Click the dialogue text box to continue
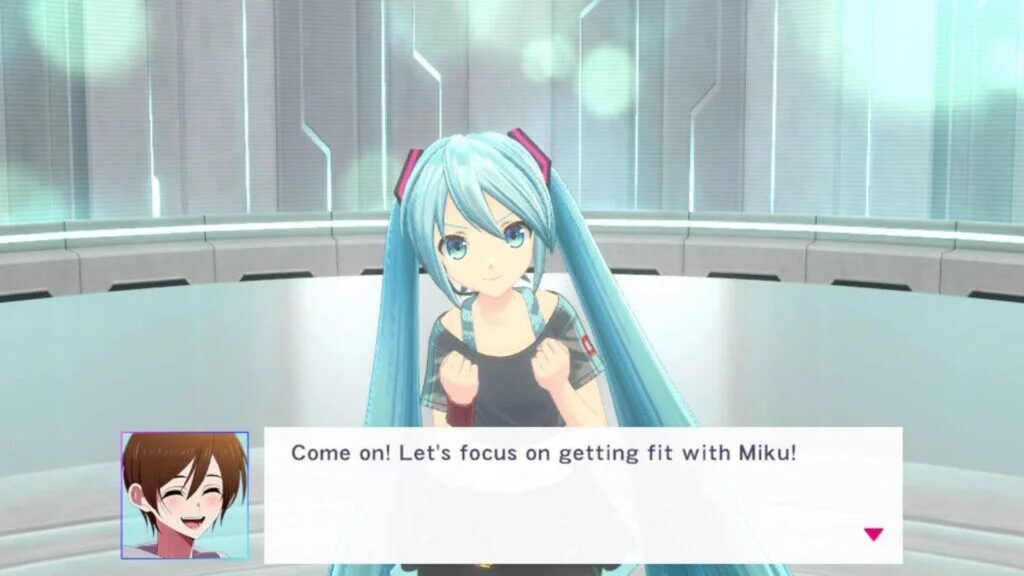The width and height of the screenshot is (1024, 576). point(582,494)
